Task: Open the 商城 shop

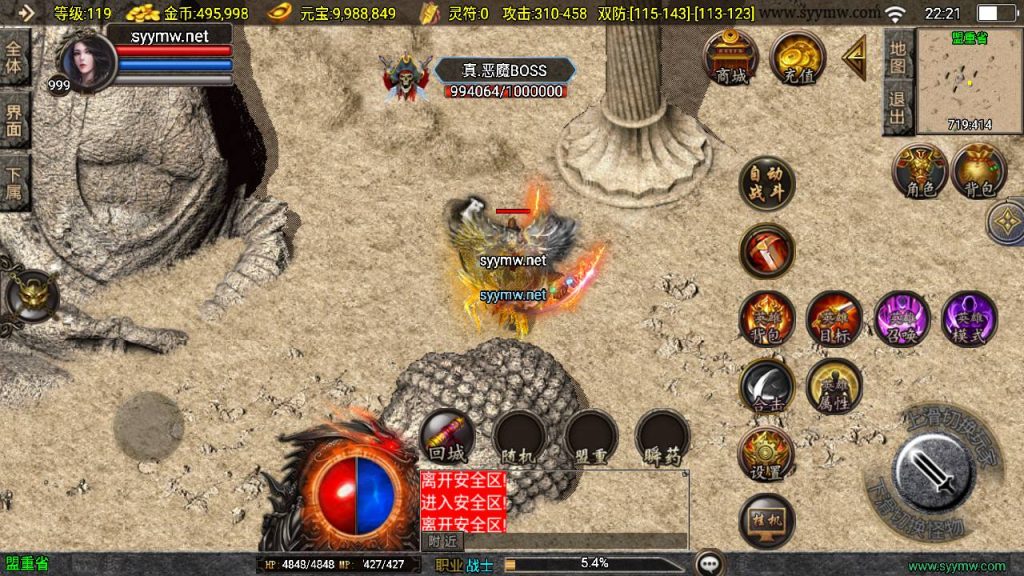Action: [x=731, y=57]
